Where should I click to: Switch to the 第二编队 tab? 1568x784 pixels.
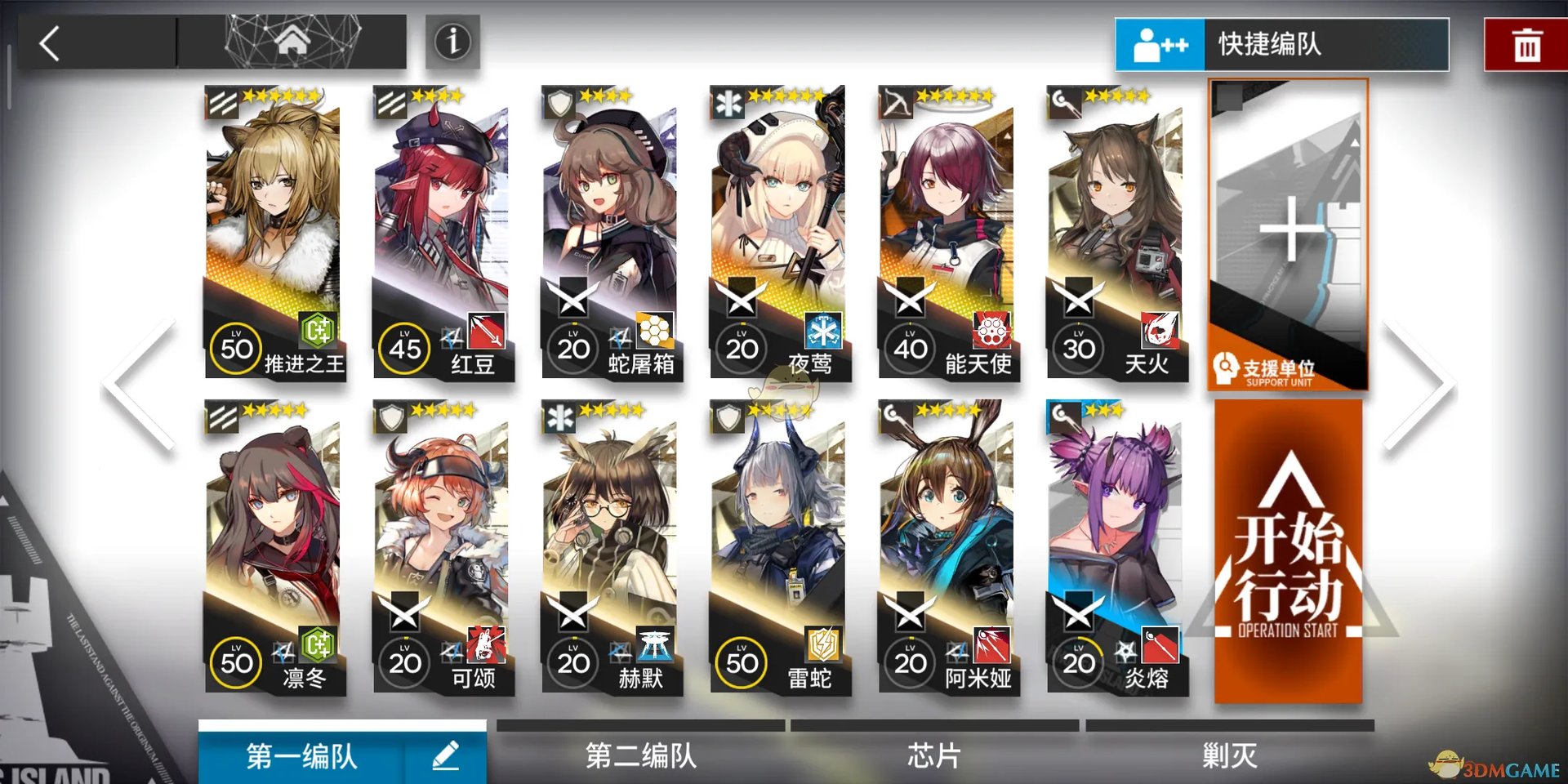(641, 756)
